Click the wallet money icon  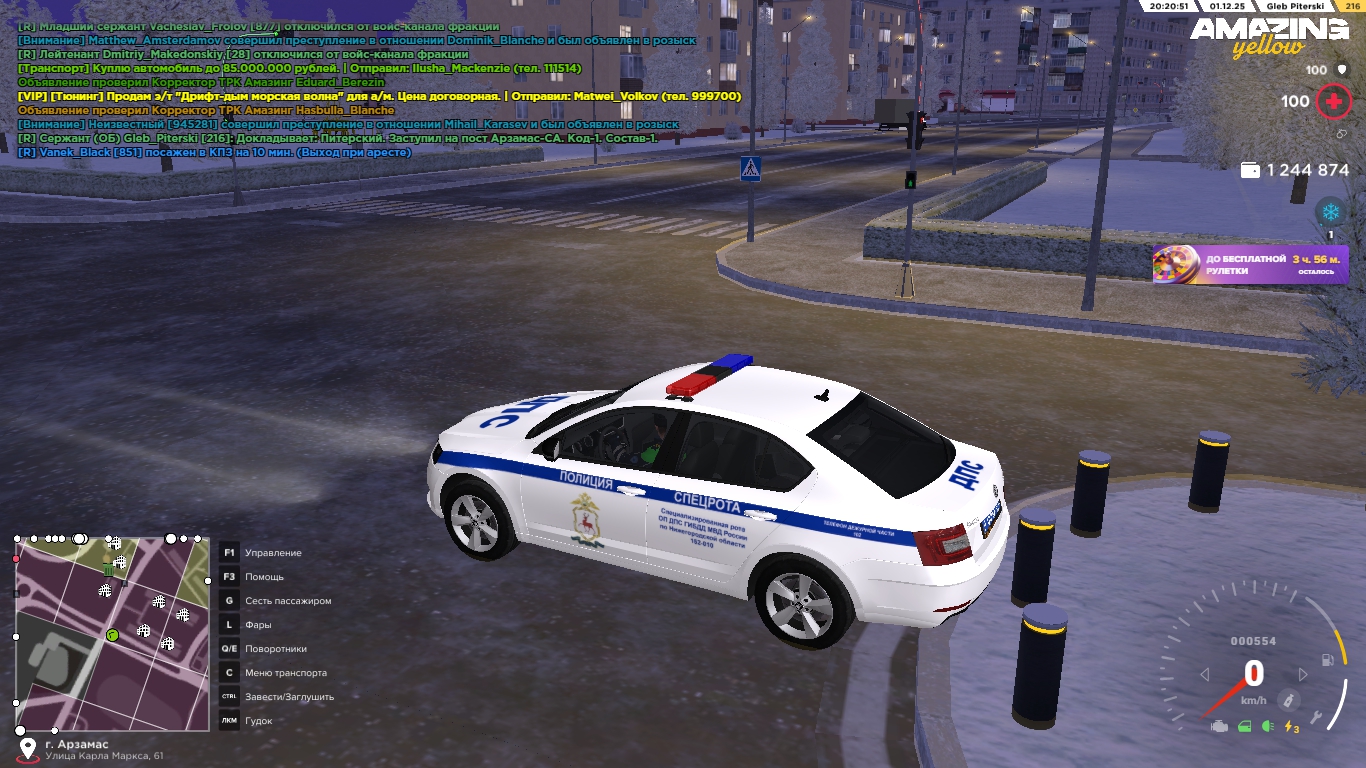pyautogui.click(x=1250, y=170)
